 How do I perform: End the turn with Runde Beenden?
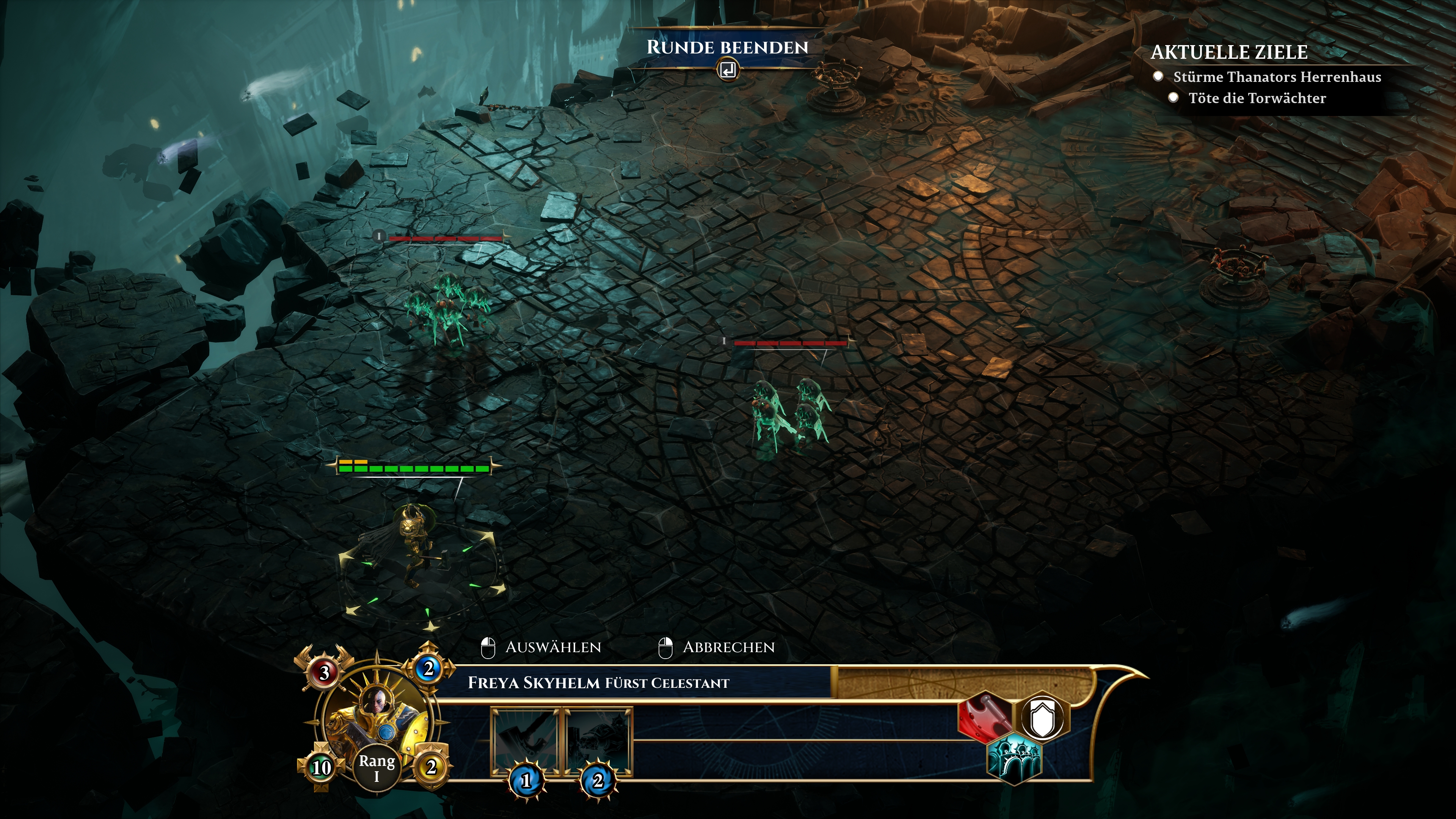(728, 48)
